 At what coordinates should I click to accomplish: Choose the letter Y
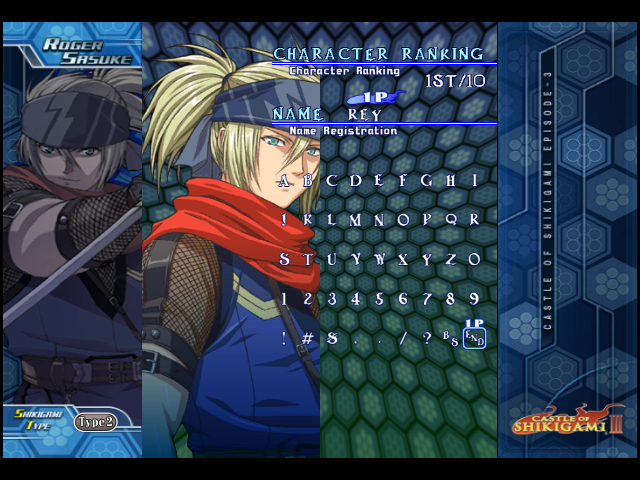(427, 259)
